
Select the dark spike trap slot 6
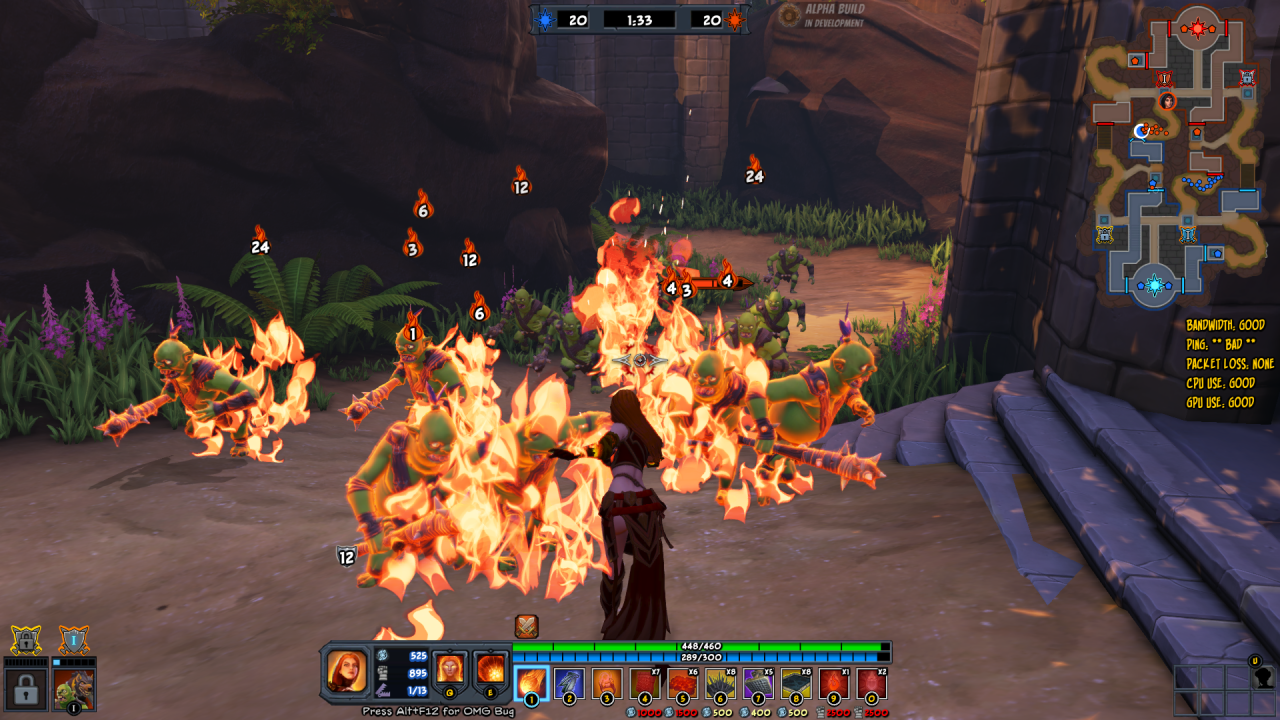coord(720,684)
